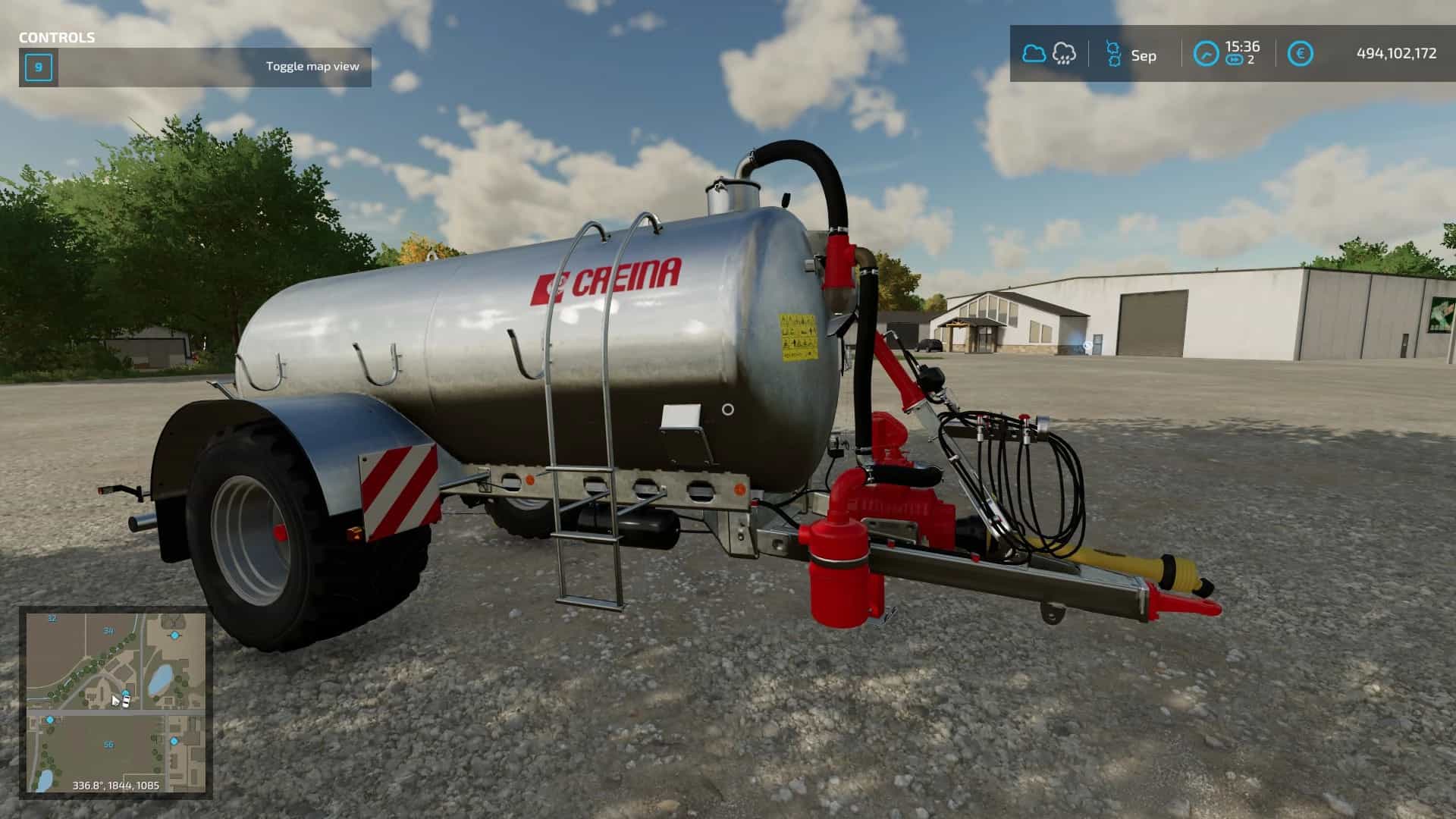Viewport: 1456px width, 819px height.
Task: Select the rain cloud forecast icon
Action: pos(1064,54)
